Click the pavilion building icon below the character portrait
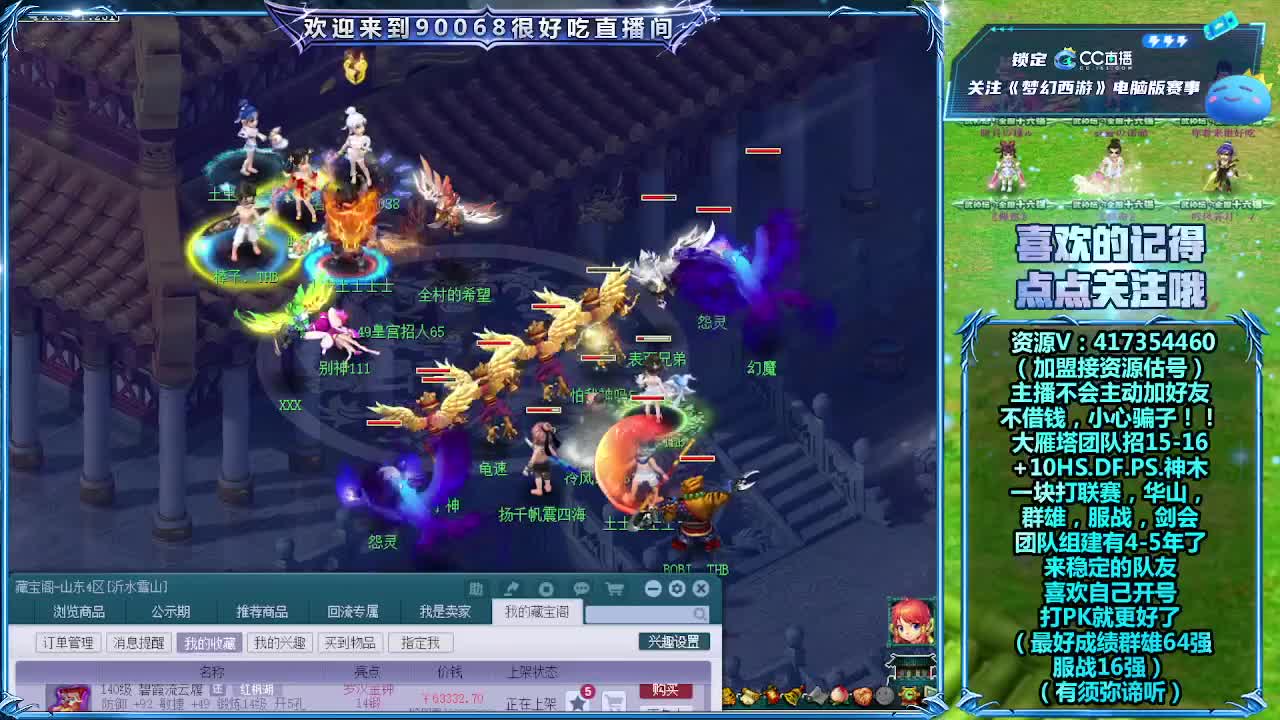The height and width of the screenshot is (720, 1280). [912, 668]
